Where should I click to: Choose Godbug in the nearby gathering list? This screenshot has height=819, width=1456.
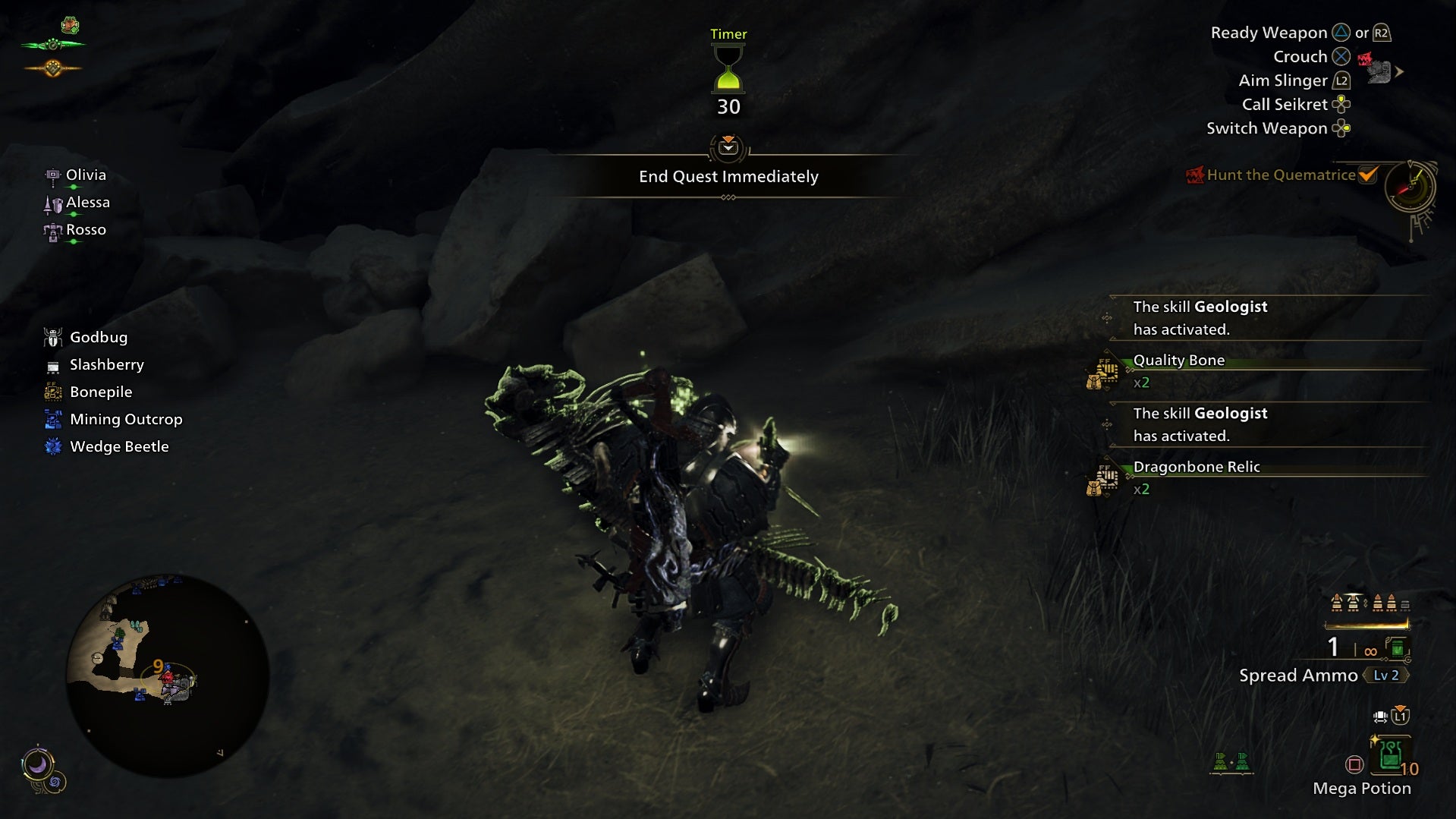click(98, 338)
